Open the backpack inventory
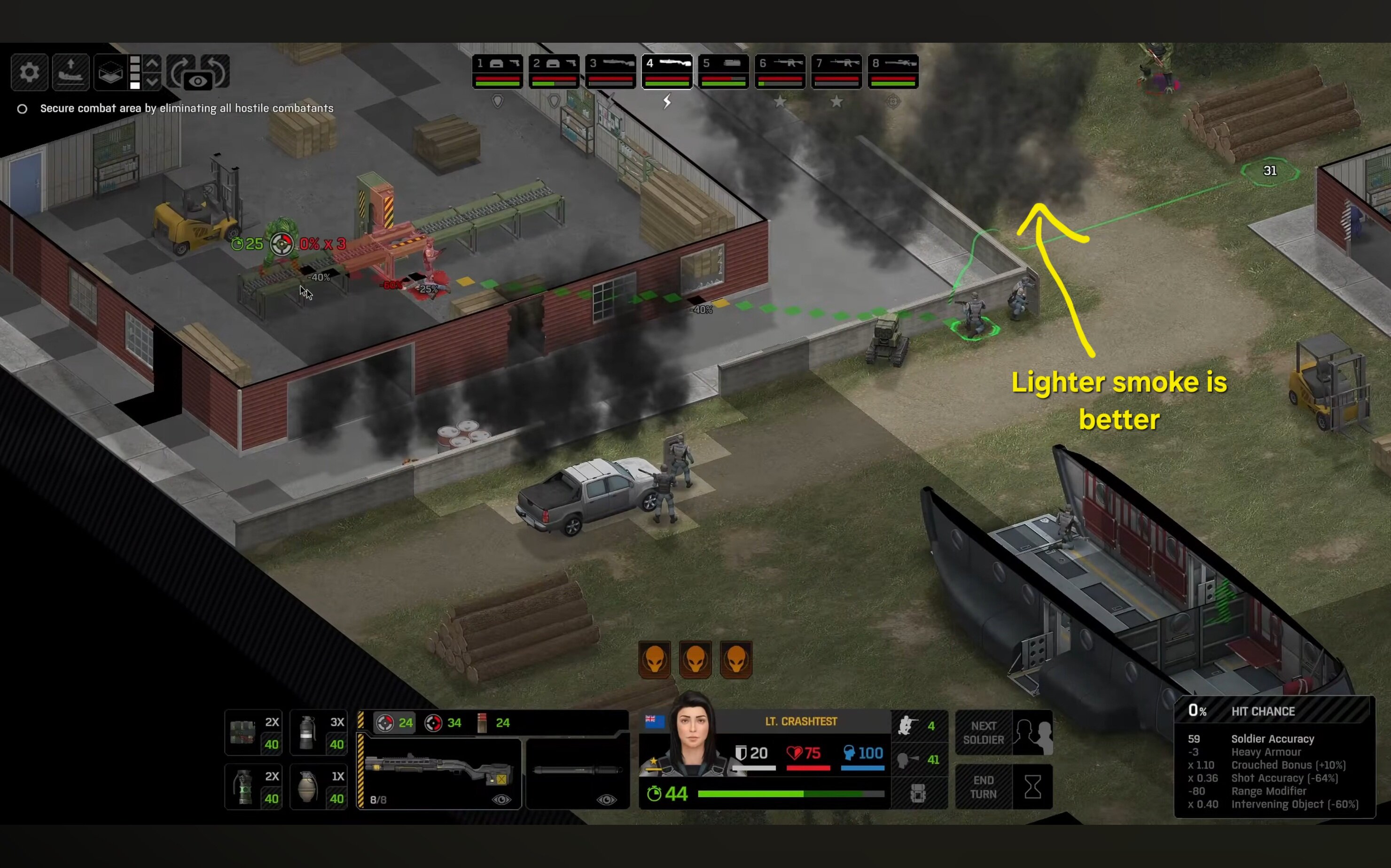Viewport: 1391px width, 868px height. 918,793
